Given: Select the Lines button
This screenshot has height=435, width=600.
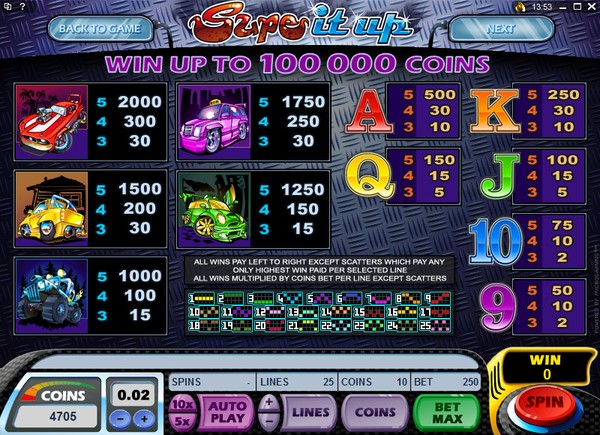Looking at the screenshot, I should 311,410.
